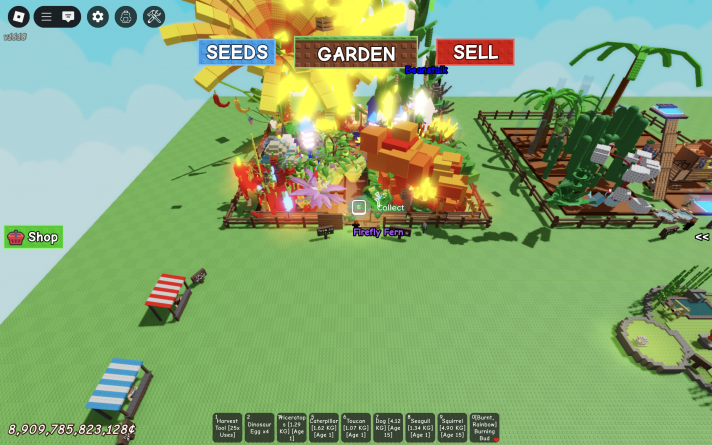Image resolution: width=712 pixels, height=445 pixels.
Task: Open the green Shop button
Action: point(34,237)
